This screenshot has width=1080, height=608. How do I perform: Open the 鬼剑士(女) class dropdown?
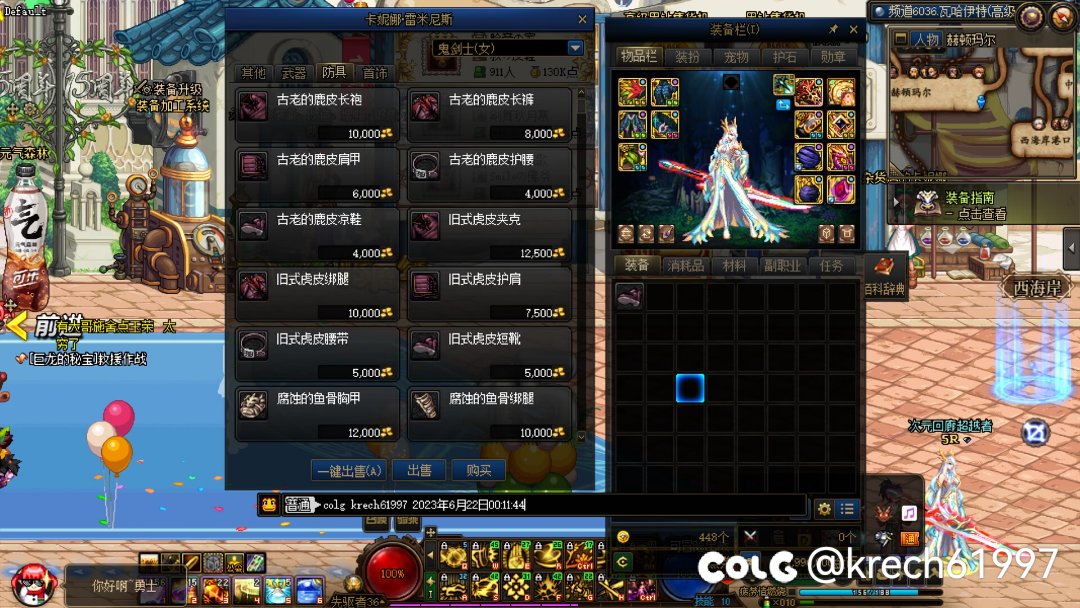[575, 48]
